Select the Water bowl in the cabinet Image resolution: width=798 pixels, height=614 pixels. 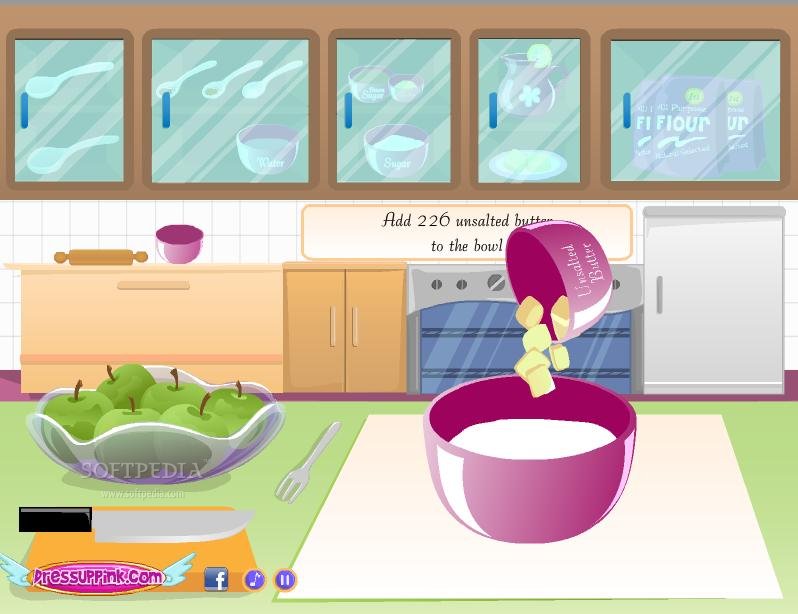click(268, 148)
